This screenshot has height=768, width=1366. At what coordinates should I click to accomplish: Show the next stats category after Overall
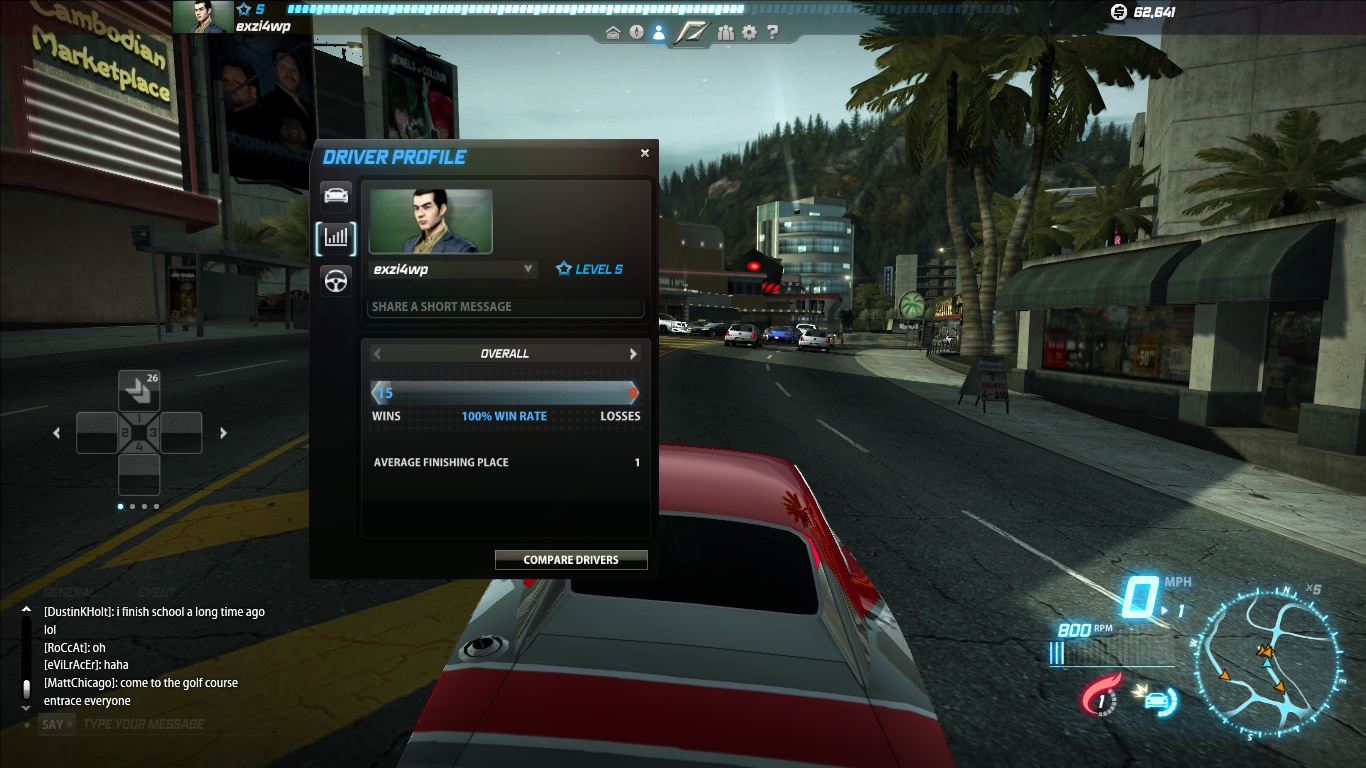click(x=633, y=354)
